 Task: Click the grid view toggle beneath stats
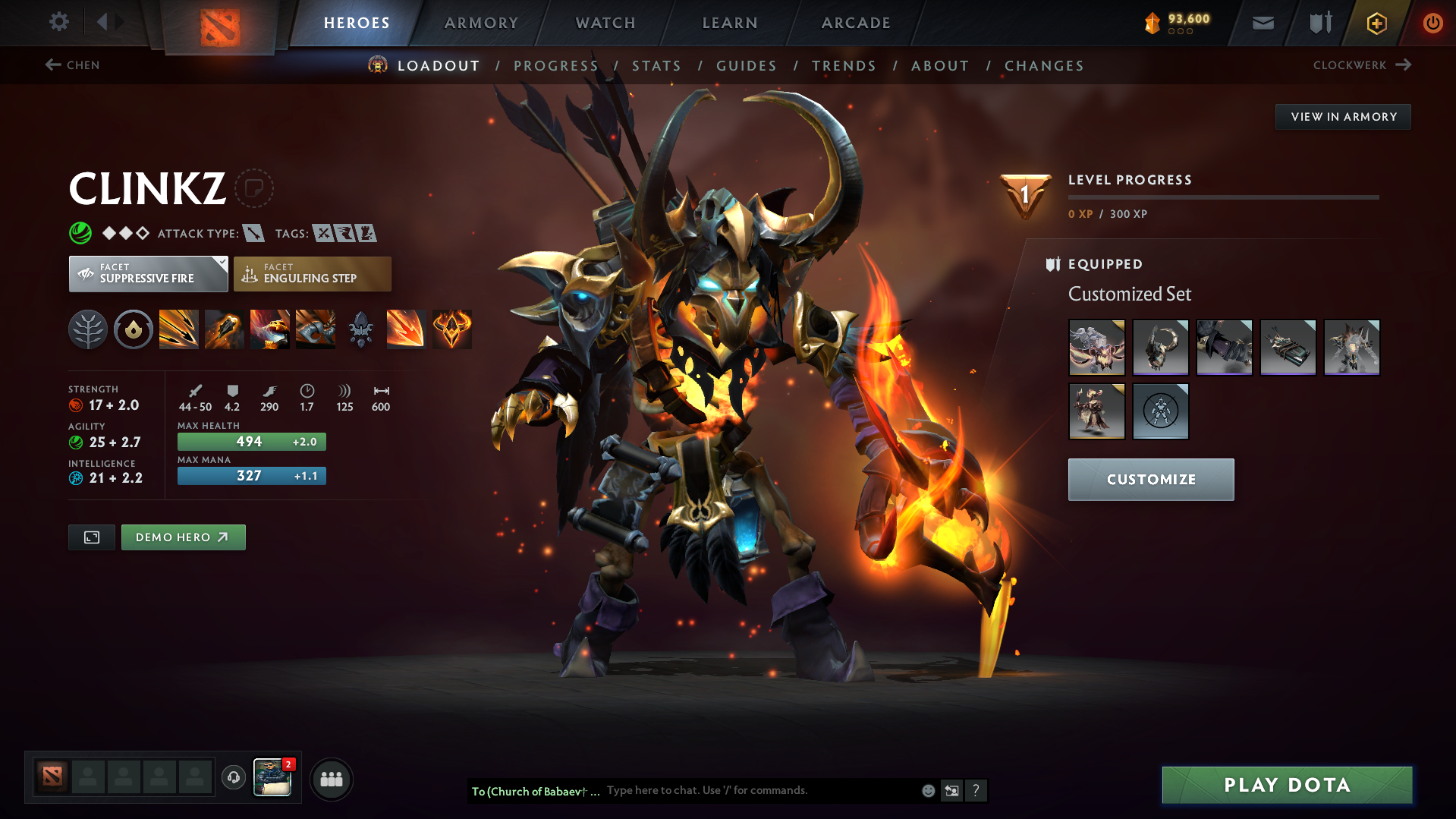[91, 537]
